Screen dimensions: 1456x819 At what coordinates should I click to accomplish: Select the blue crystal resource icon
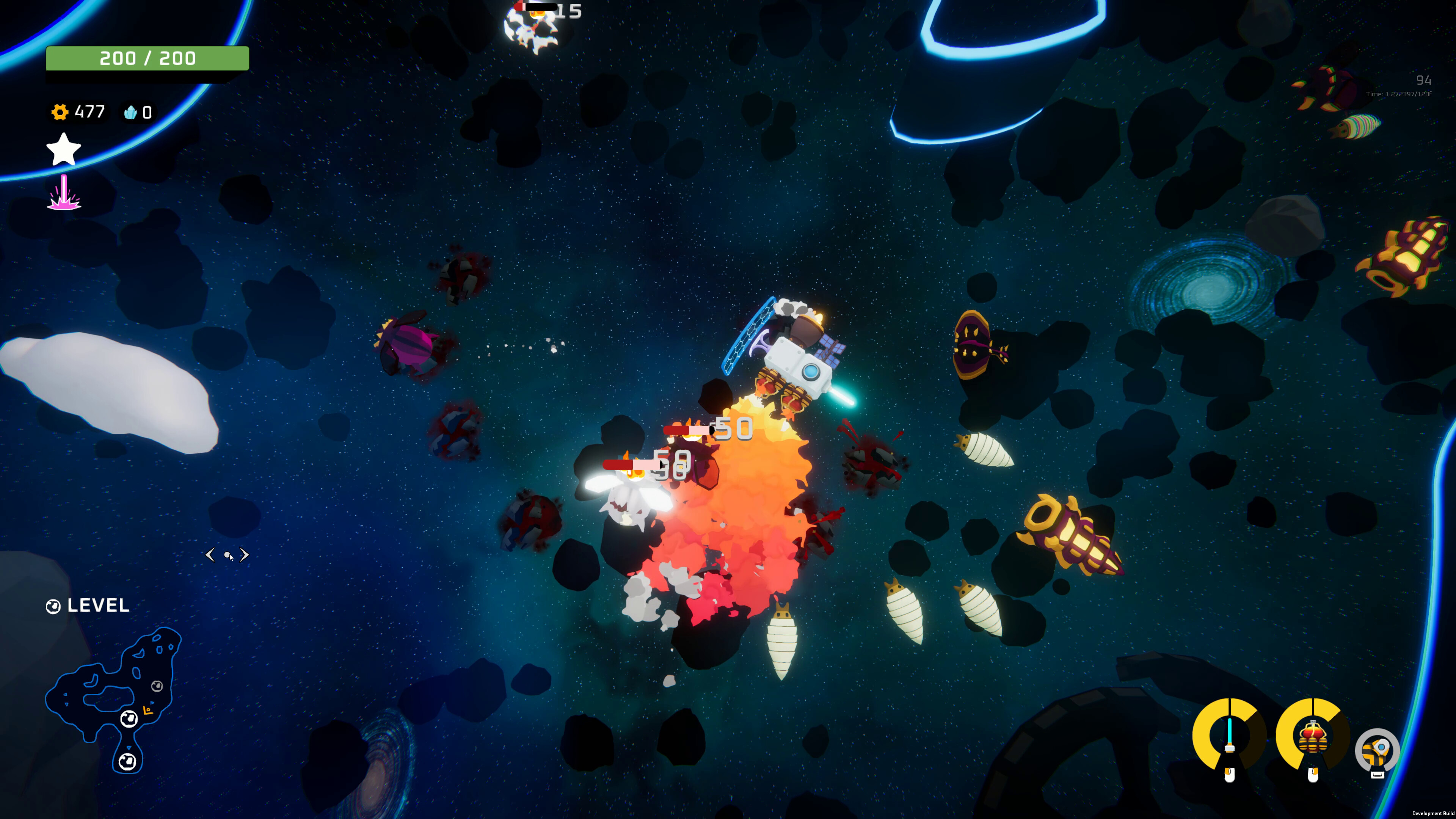(131, 113)
